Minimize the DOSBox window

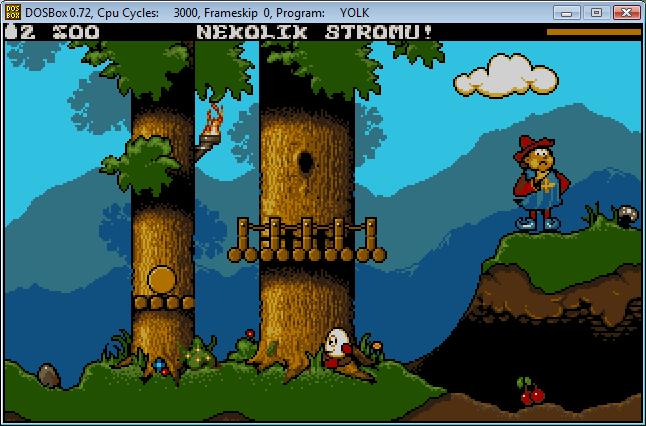568,12
